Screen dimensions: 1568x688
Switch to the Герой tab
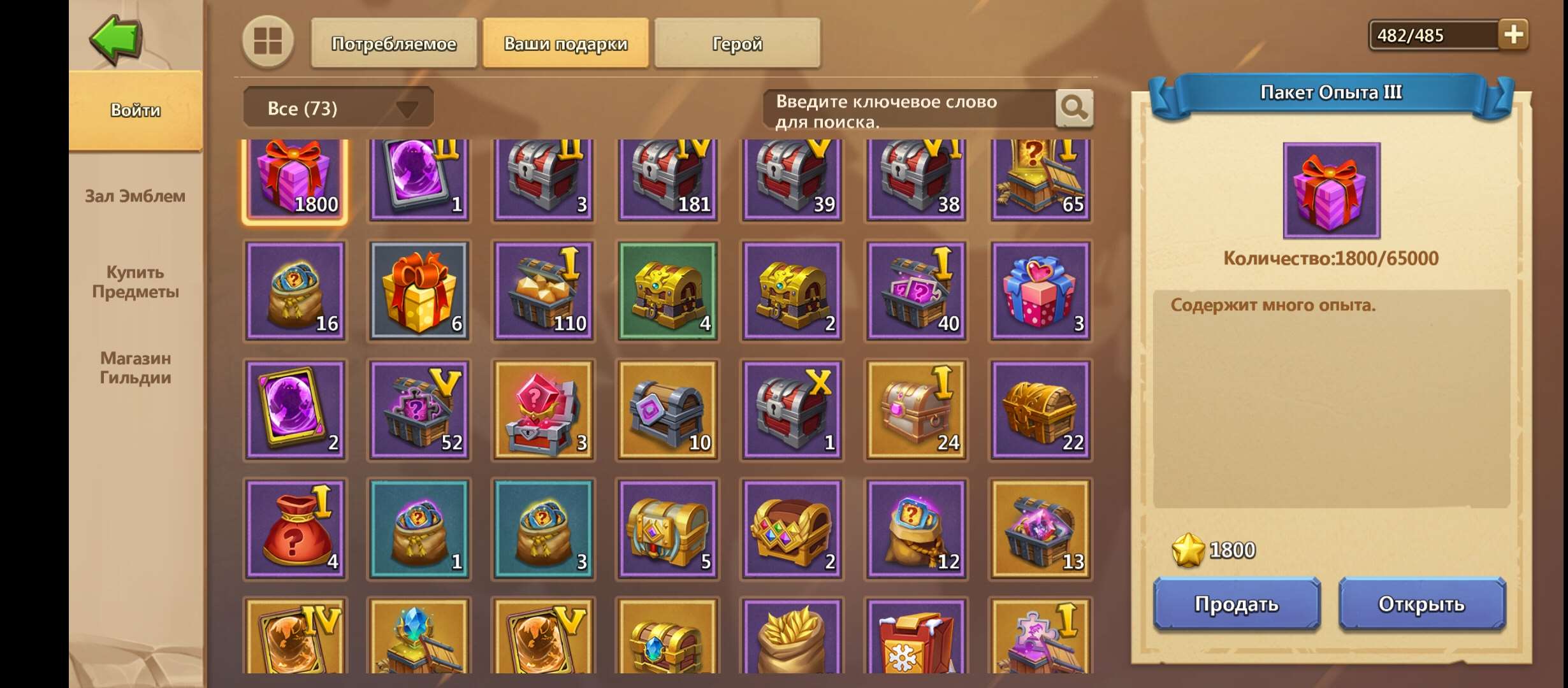click(x=736, y=43)
